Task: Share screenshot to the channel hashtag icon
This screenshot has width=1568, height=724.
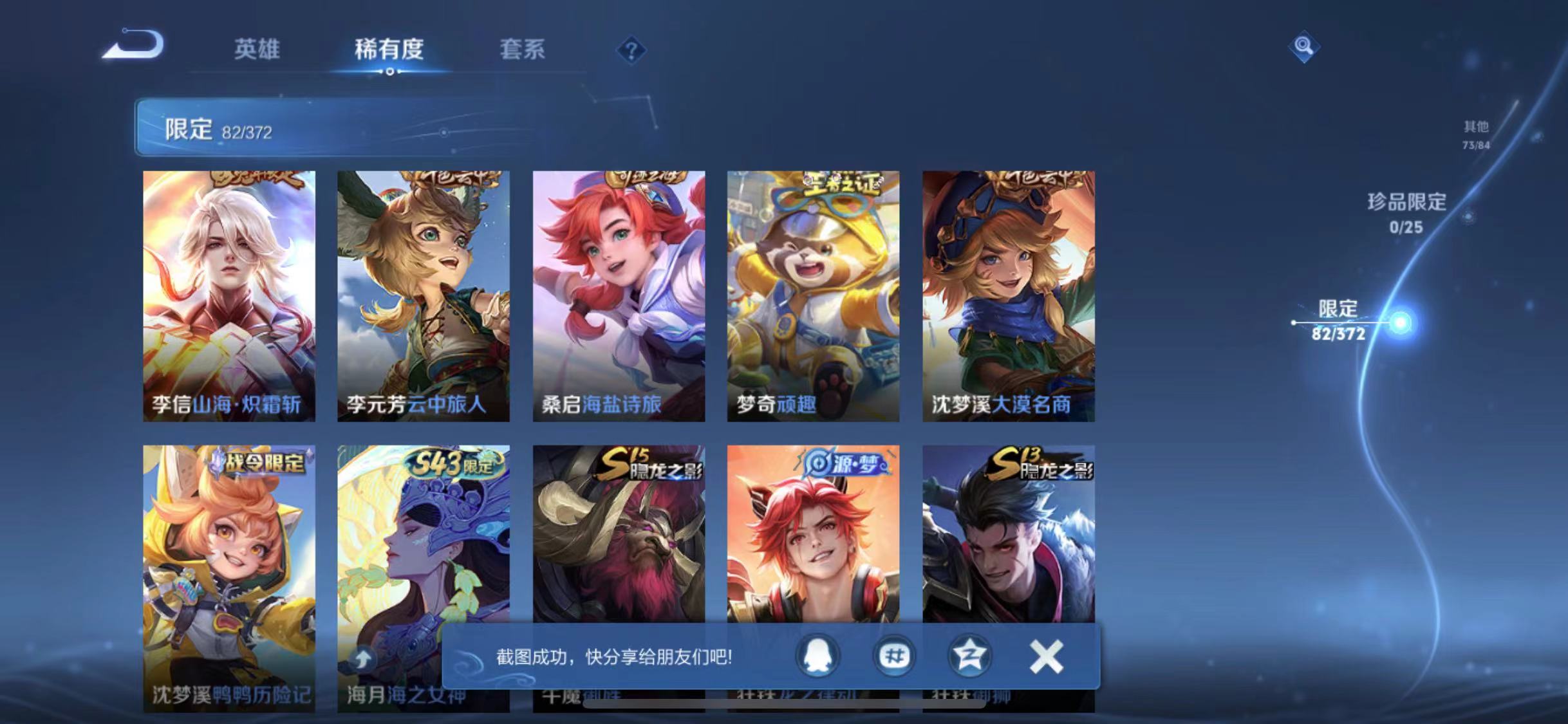Action: click(x=893, y=656)
